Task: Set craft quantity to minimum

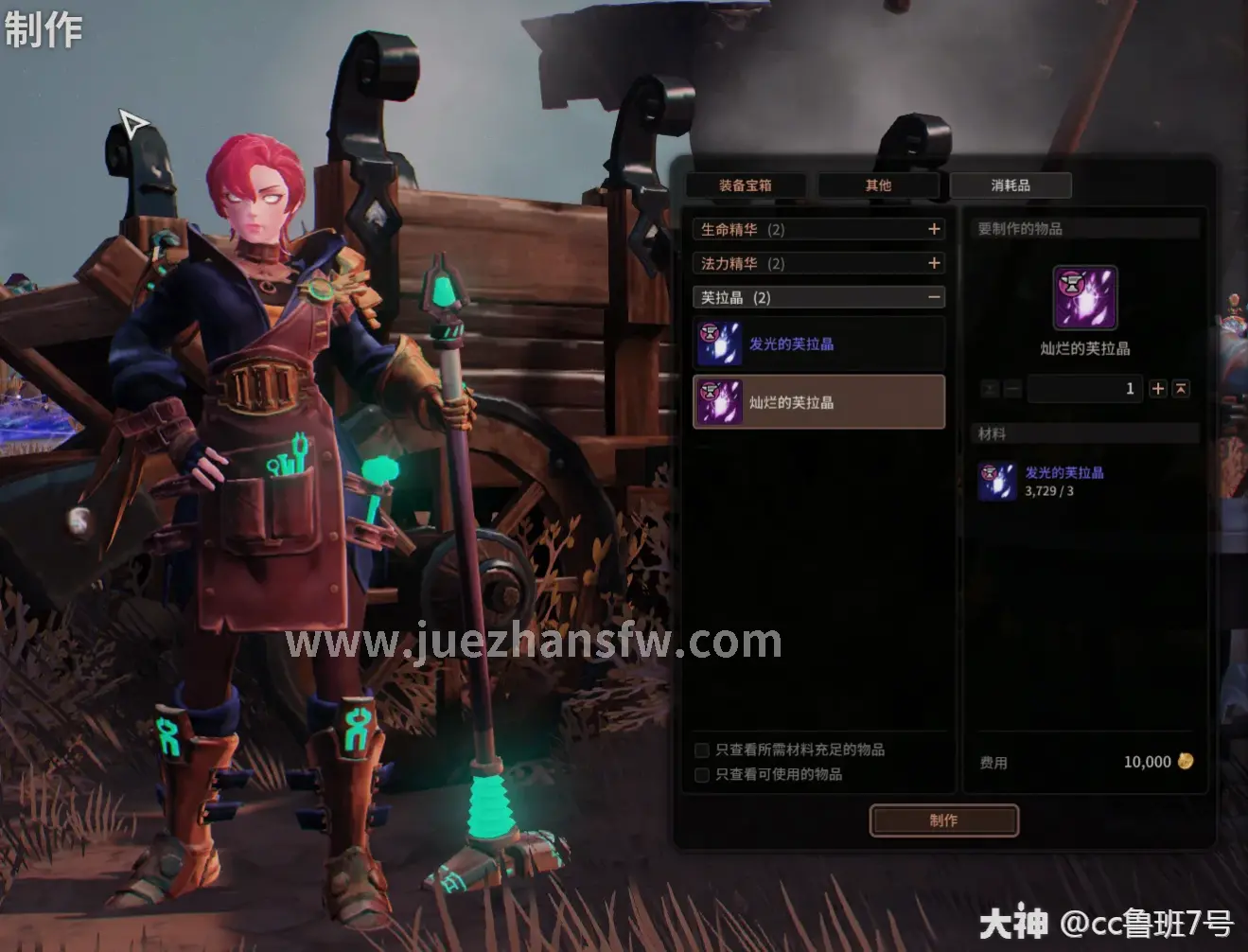Action: pyautogui.click(x=990, y=389)
